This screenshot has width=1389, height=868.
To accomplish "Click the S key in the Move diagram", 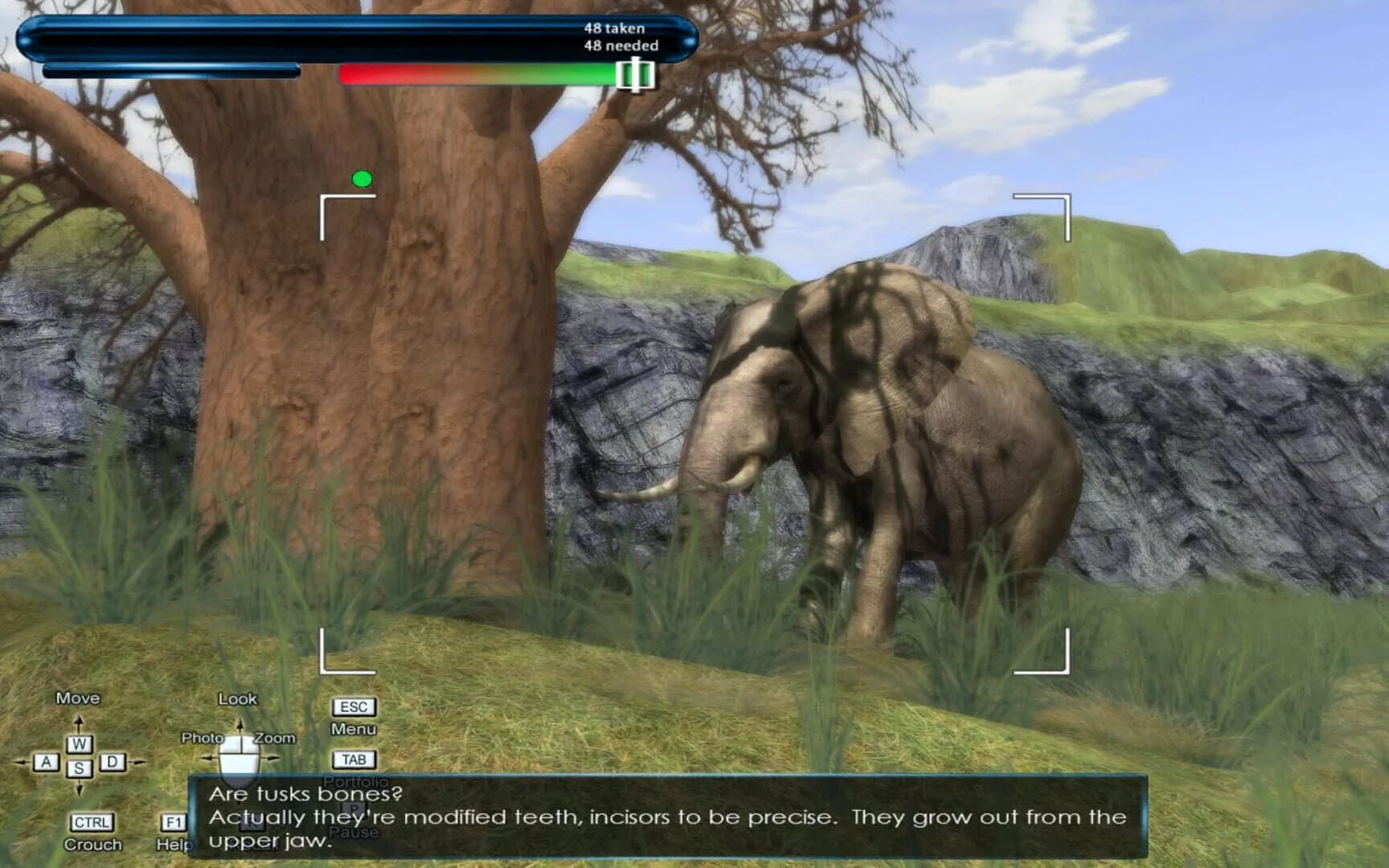I will click(x=78, y=768).
